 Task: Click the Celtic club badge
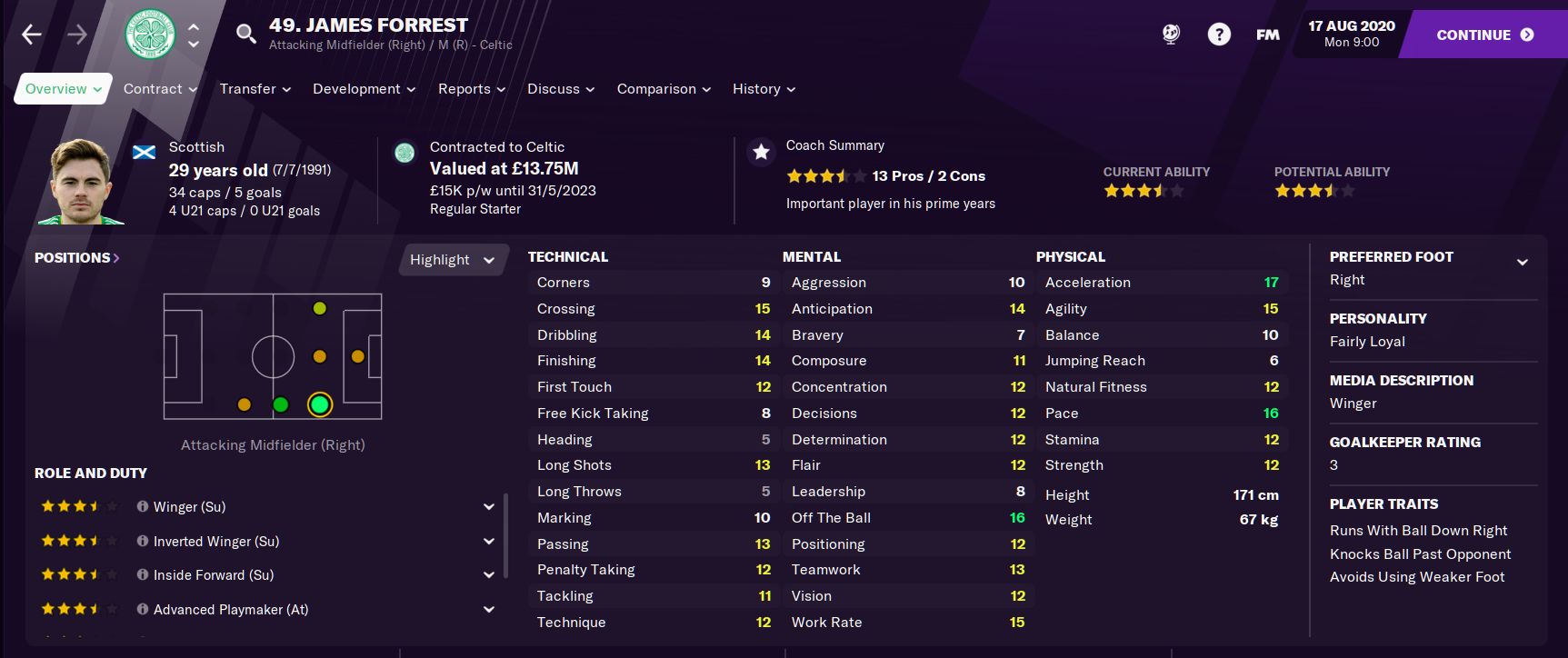[149, 35]
